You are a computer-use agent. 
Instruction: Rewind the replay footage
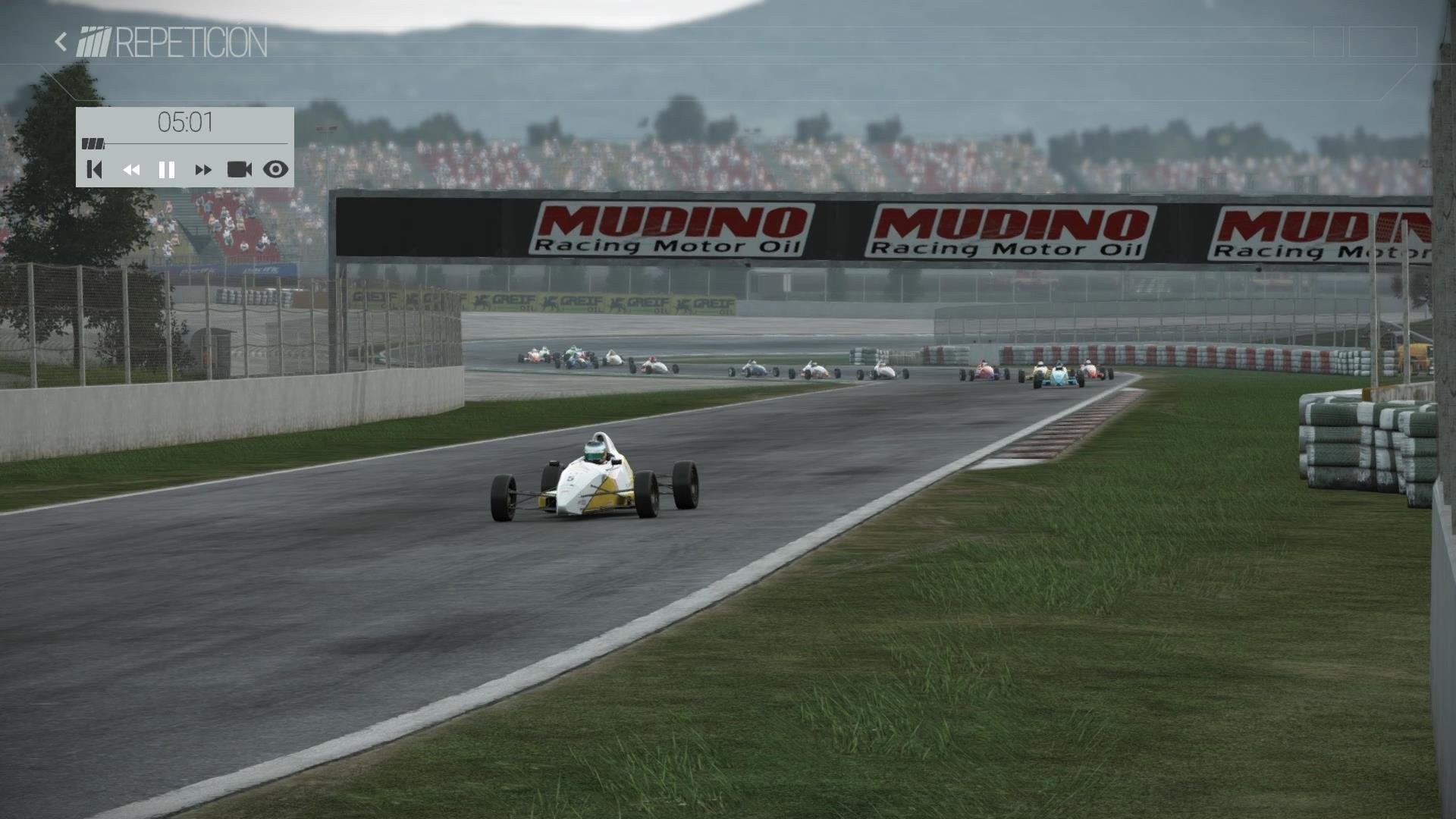[130, 170]
